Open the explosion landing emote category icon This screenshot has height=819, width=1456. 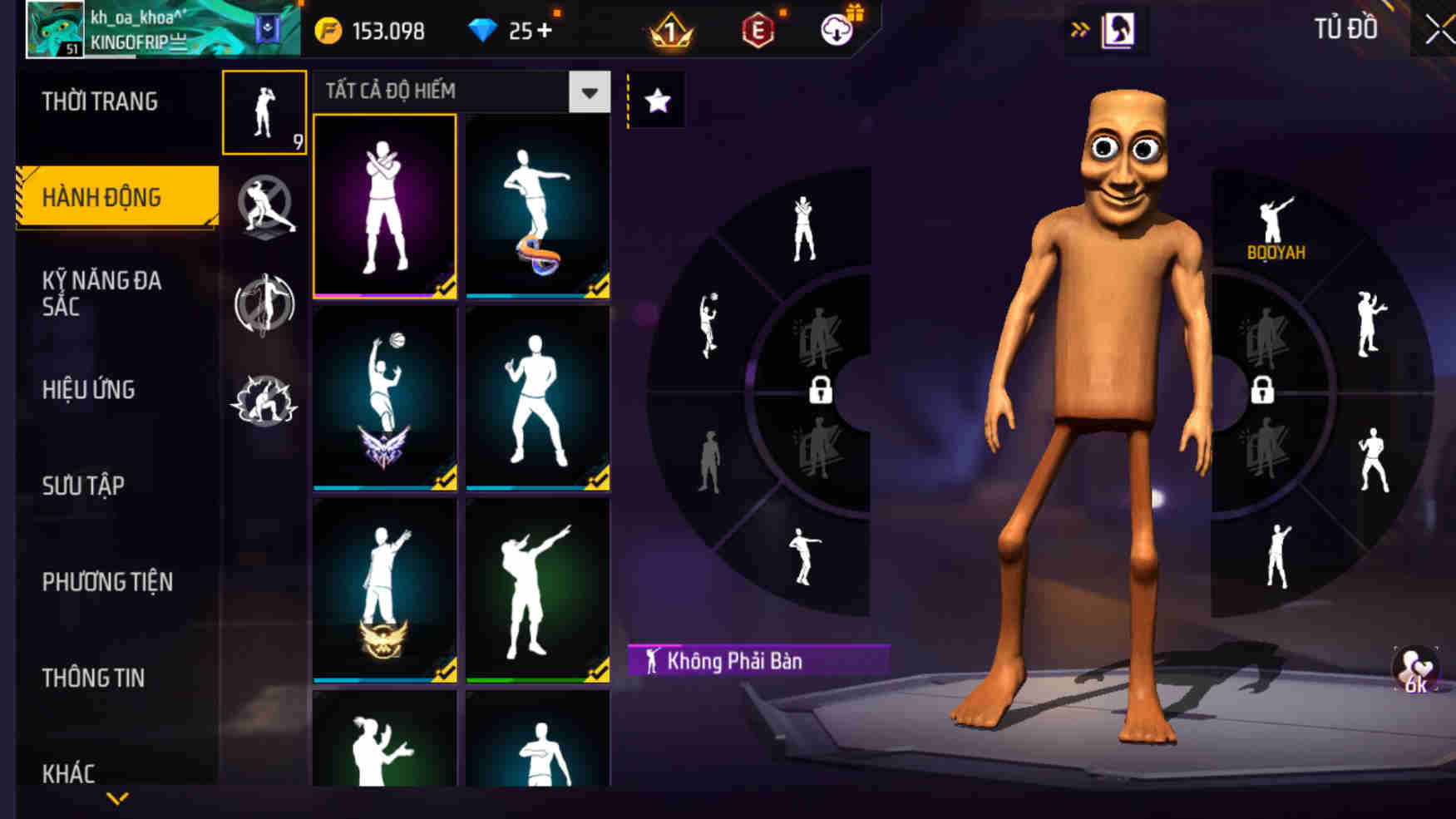[263, 397]
